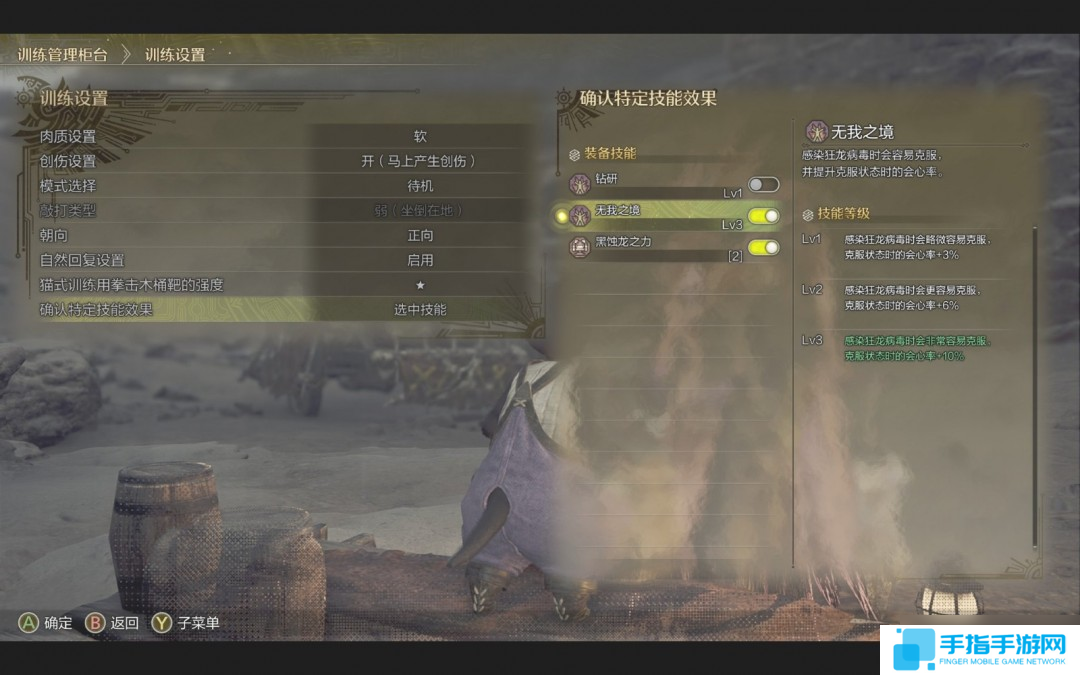Go back to 训练管理柜台 breadcrumb
Image resolution: width=1080 pixels, height=675 pixels.
[x=62, y=55]
